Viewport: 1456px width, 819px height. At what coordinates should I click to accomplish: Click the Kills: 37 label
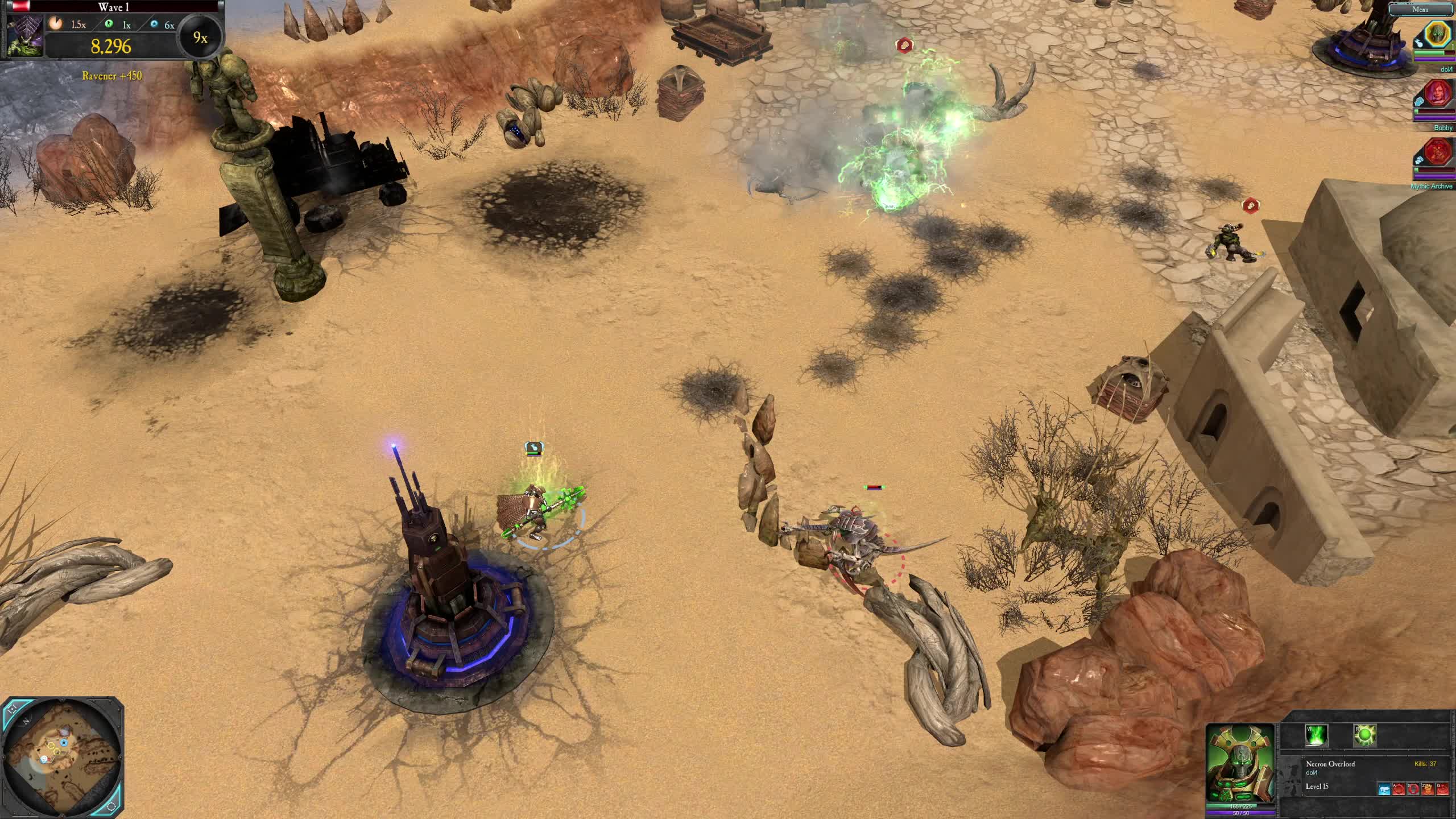(1425, 764)
